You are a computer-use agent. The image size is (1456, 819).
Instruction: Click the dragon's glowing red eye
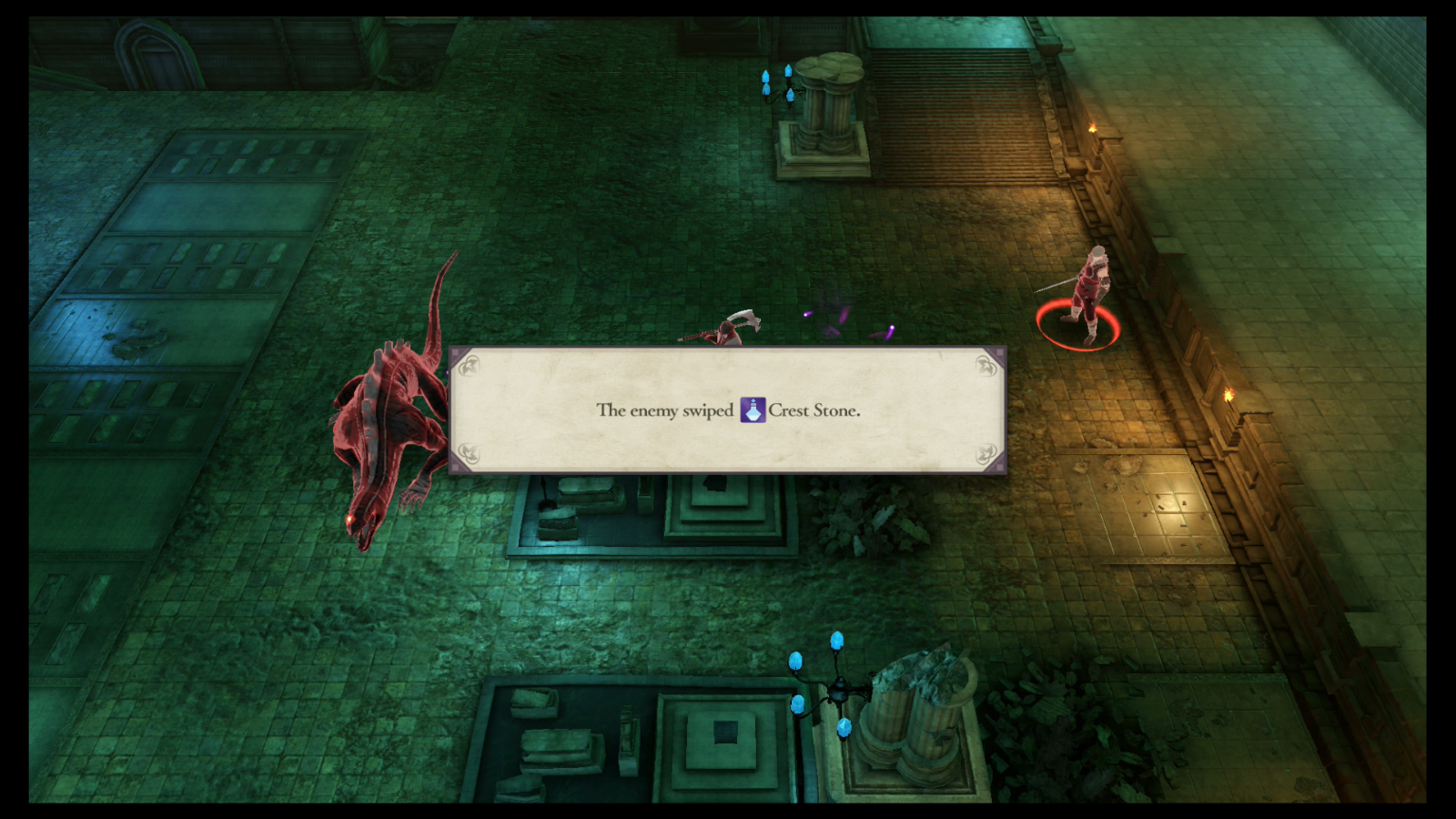pyautogui.click(x=349, y=520)
